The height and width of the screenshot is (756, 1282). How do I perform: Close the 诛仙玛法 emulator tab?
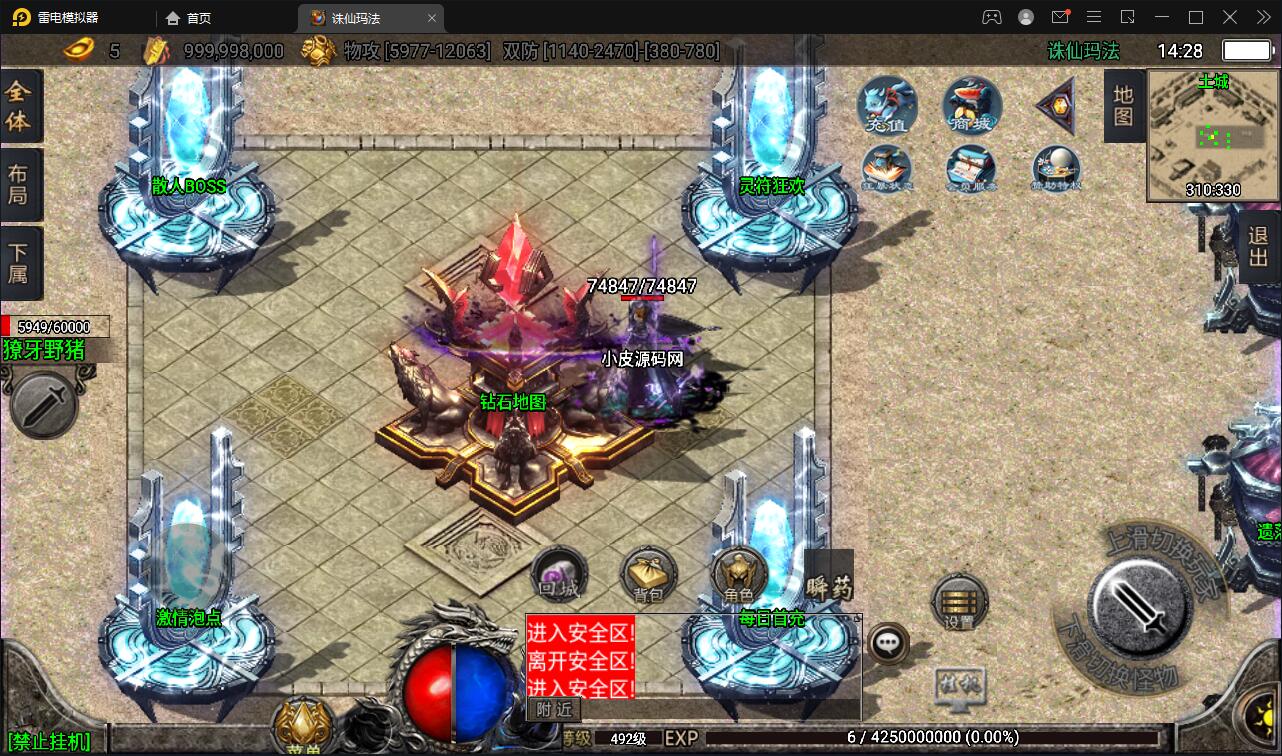(x=432, y=18)
